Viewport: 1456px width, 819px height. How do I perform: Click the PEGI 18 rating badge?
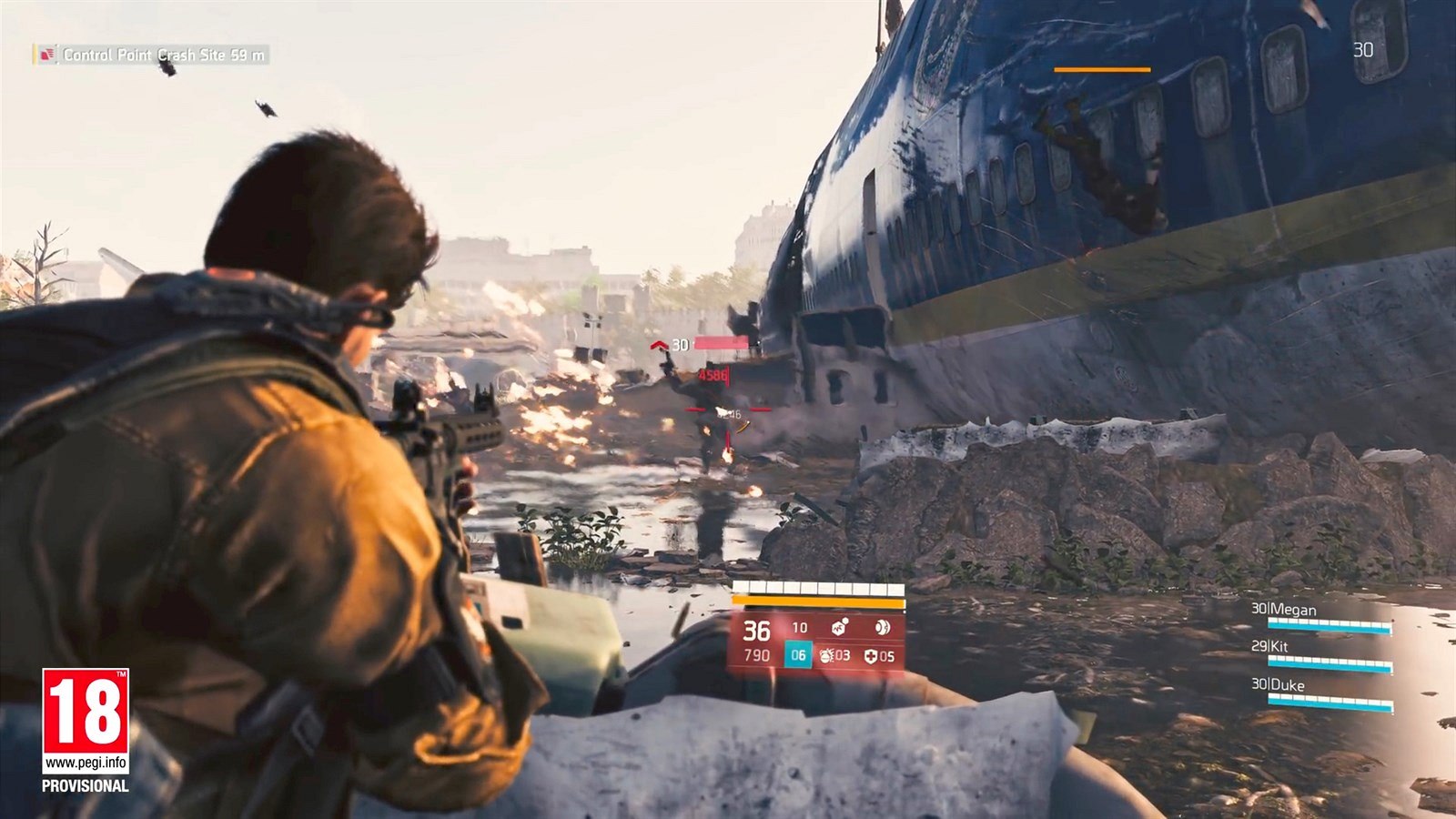86,721
